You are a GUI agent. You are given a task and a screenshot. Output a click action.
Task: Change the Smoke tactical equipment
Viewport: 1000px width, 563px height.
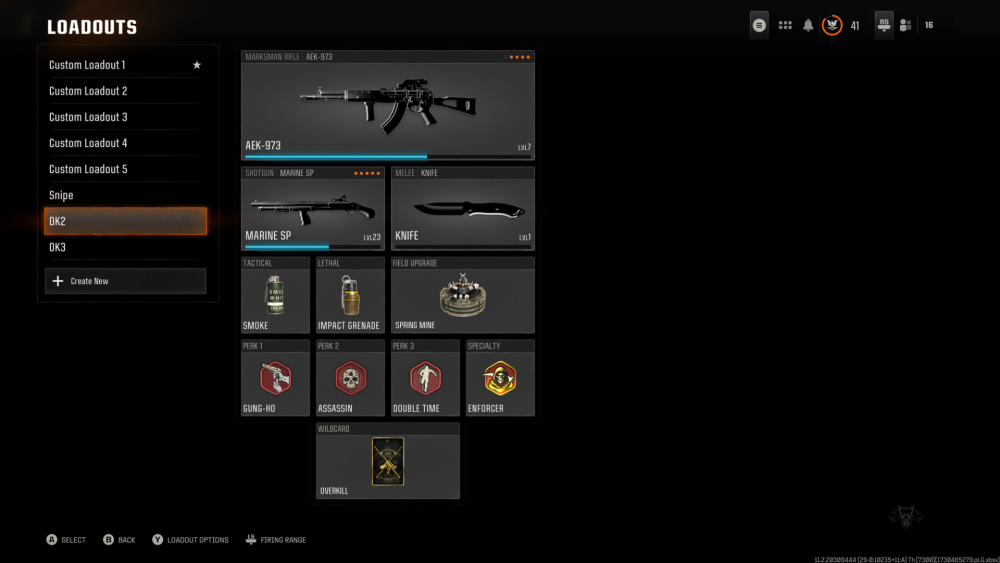pyautogui.click(x=275, y=295)
